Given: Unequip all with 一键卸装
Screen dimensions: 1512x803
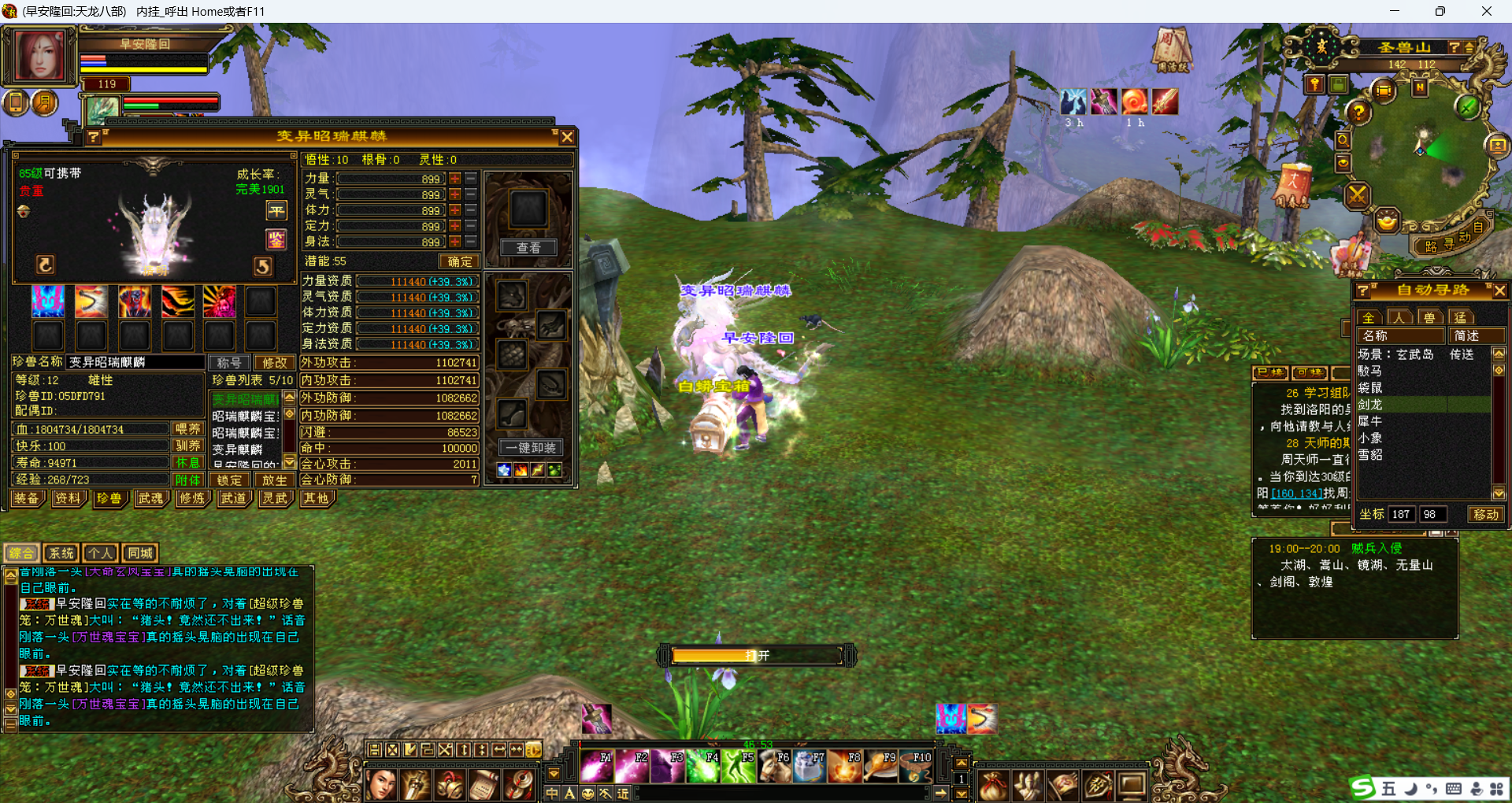Looking at the screenshot, I should (530, 447).
